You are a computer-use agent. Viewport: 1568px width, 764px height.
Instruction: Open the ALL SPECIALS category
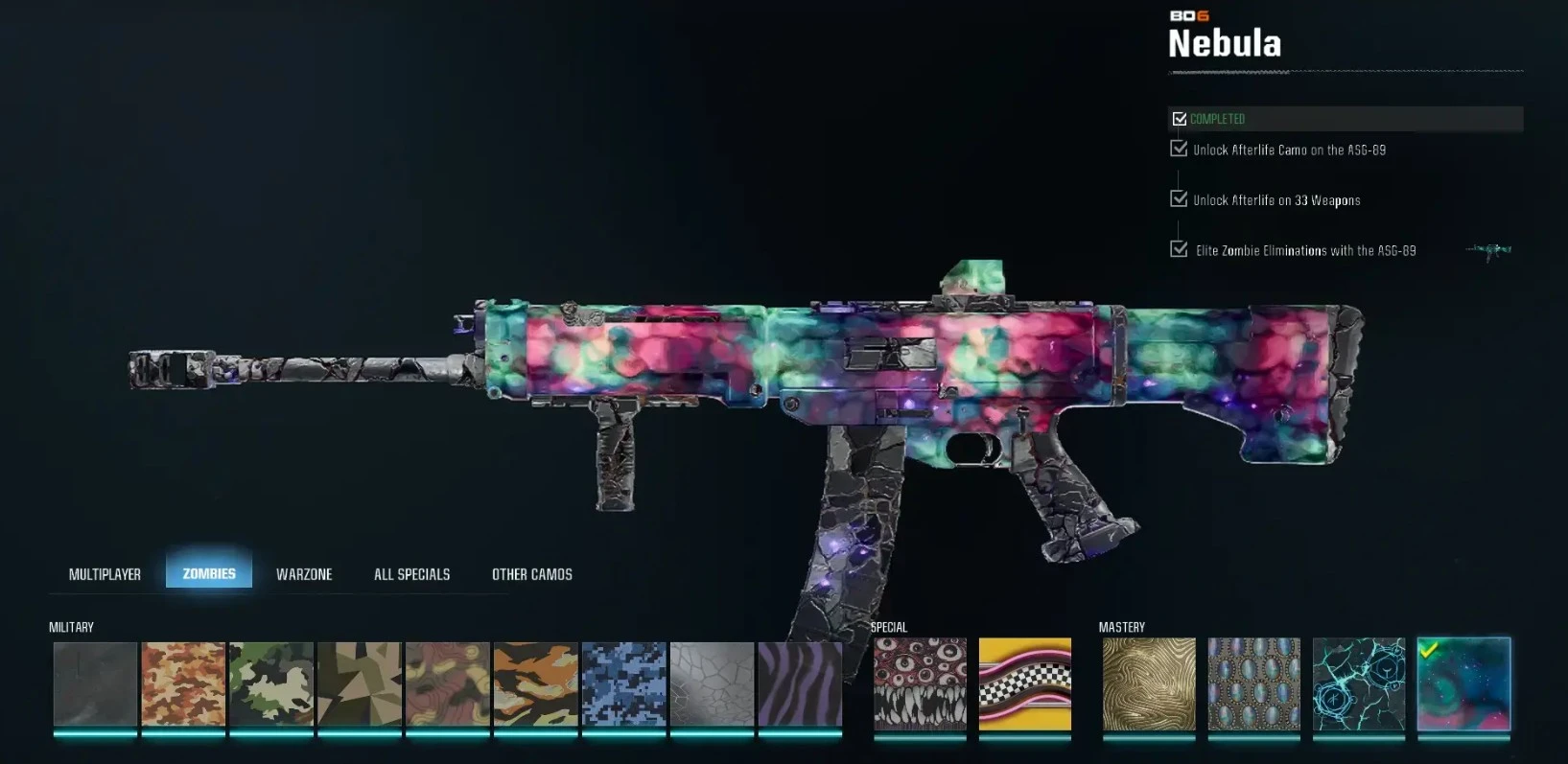coord(411,573)
